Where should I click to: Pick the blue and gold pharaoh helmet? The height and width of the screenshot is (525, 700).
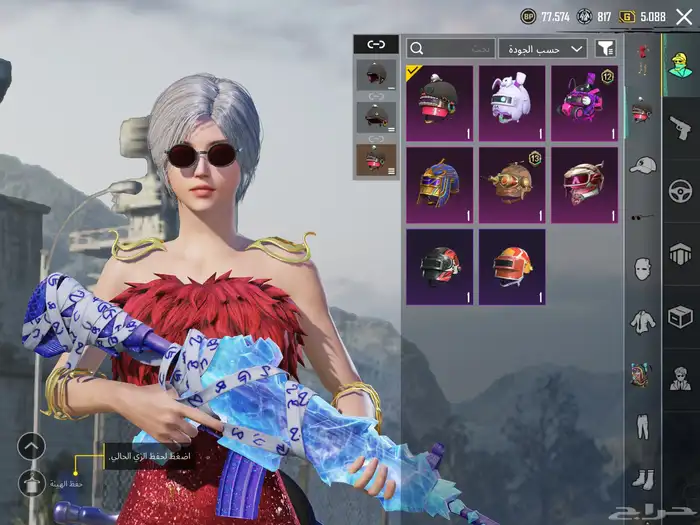point(439,186)
